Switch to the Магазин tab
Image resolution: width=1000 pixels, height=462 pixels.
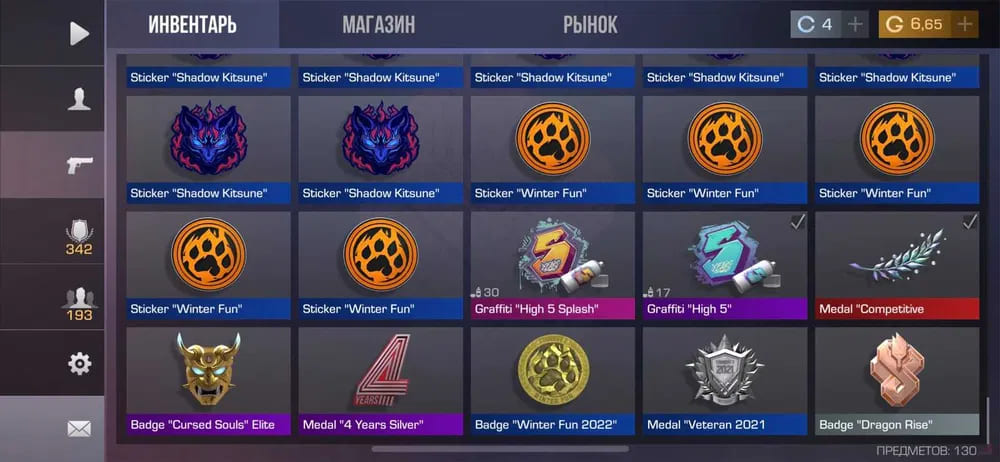[x=378, y=24]
